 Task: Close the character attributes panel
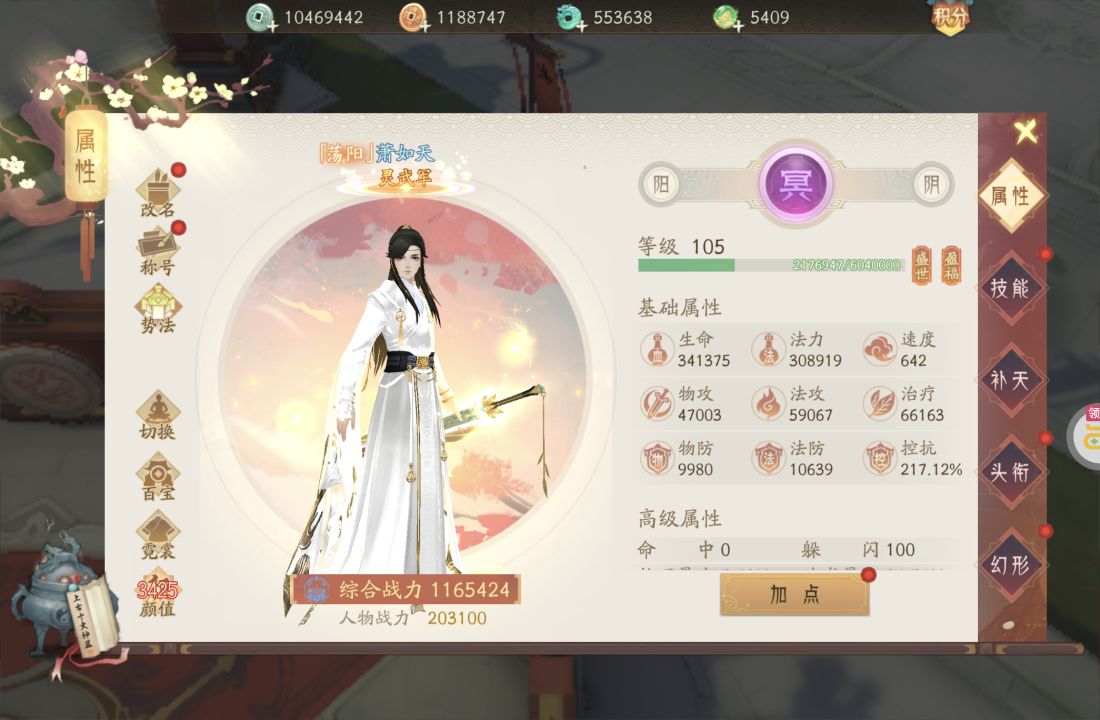pyautogui.click(x=1025, y=132)
